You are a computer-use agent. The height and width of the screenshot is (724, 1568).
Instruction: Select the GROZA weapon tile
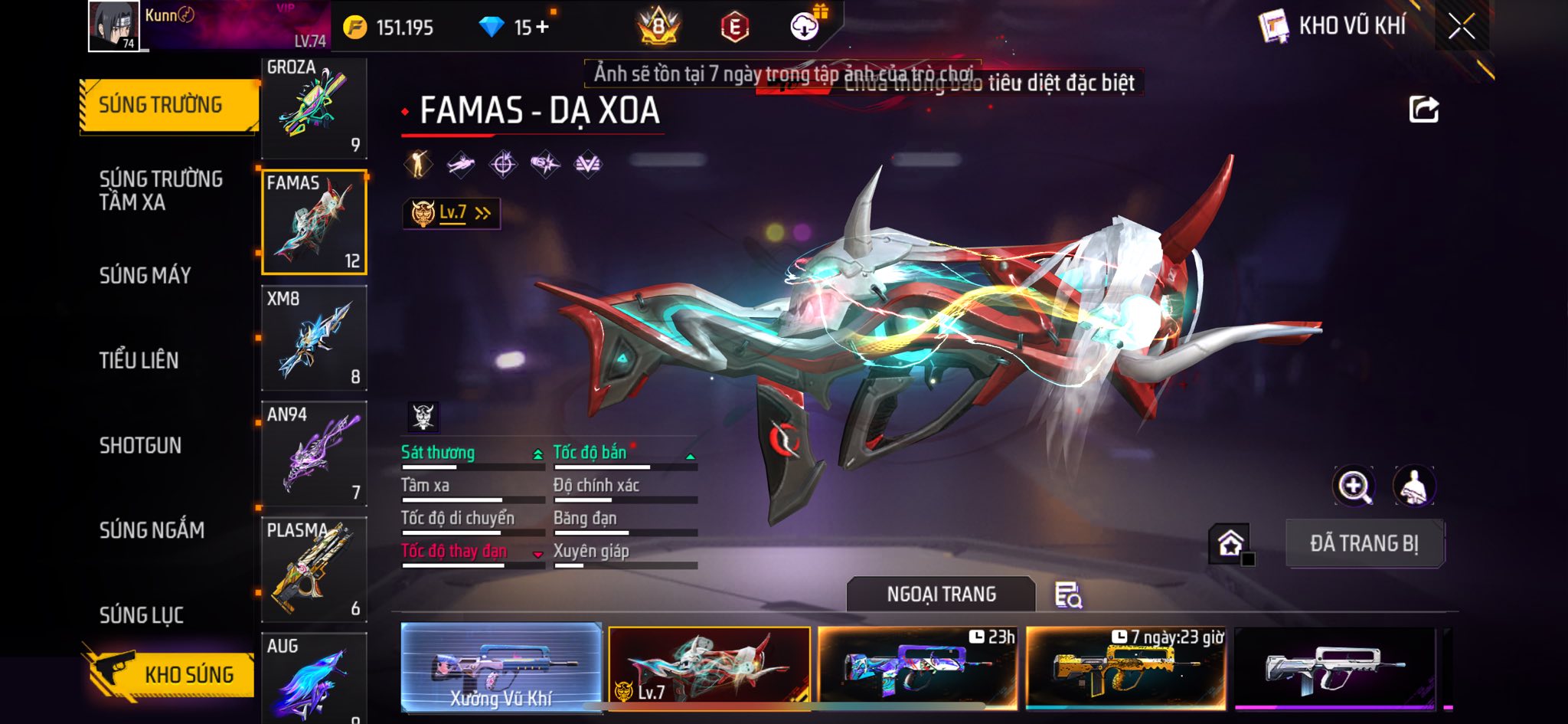pos(314,107)
